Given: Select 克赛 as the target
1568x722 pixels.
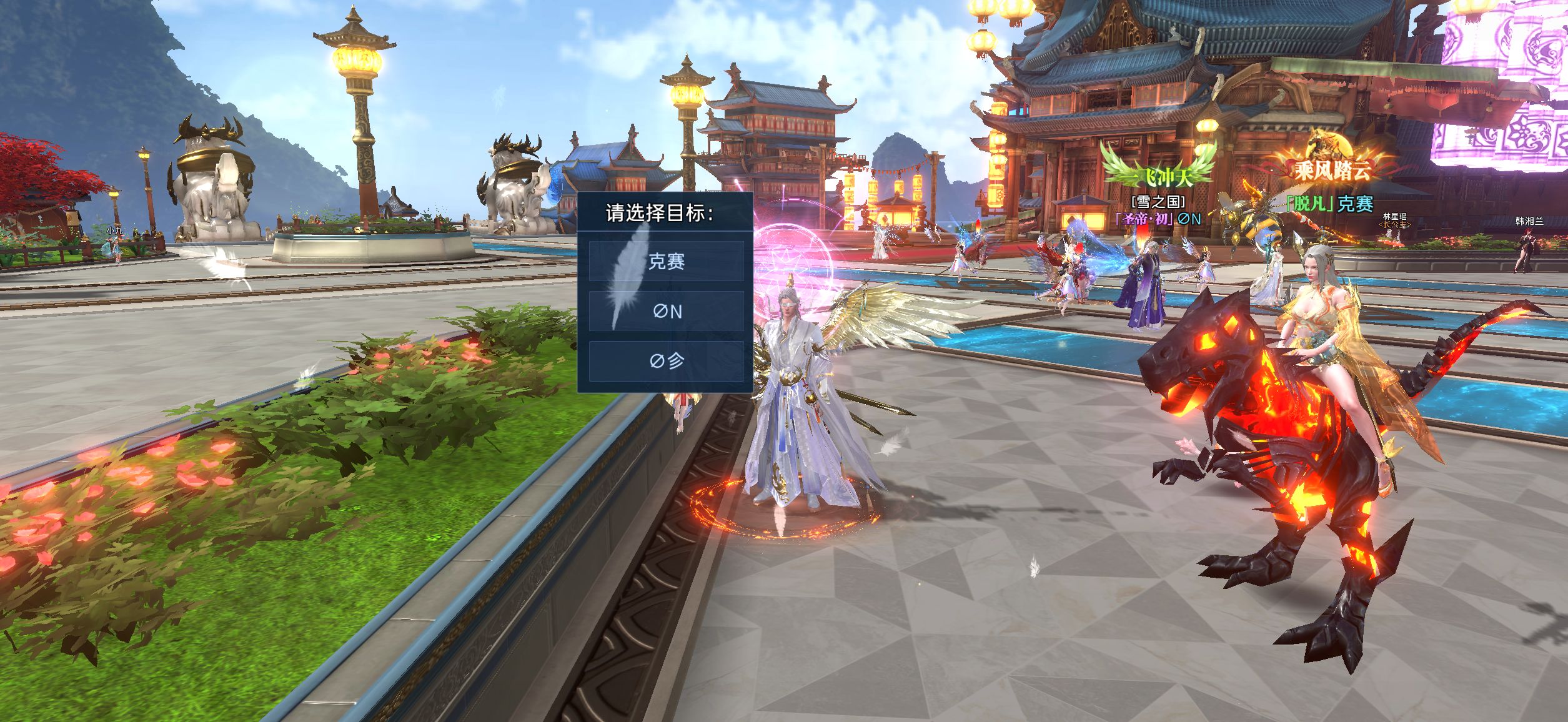Looking at the screenshot, I should click(666, 261).
